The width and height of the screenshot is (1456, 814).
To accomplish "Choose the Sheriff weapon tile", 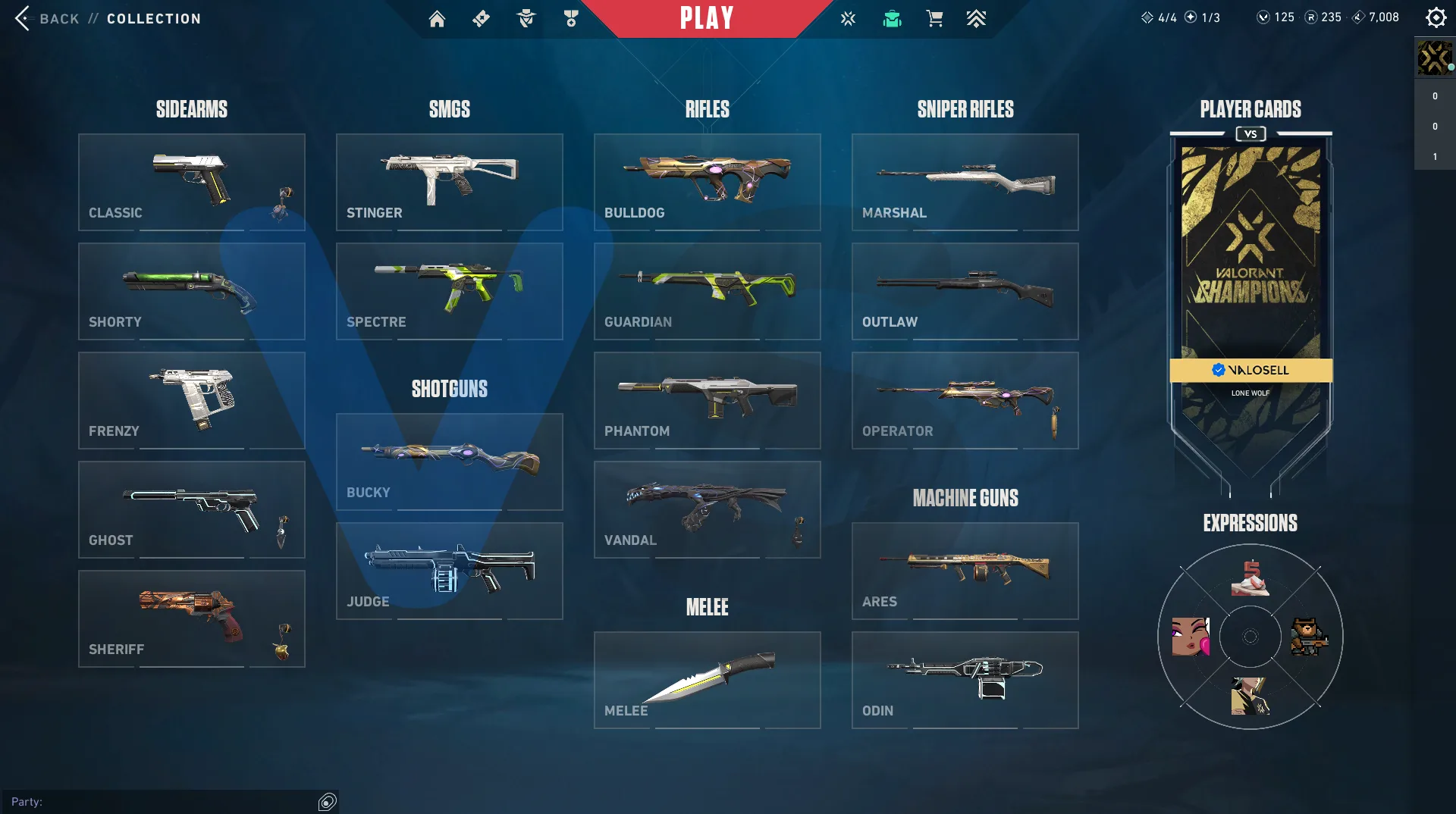I will click(x=191, y=618).
